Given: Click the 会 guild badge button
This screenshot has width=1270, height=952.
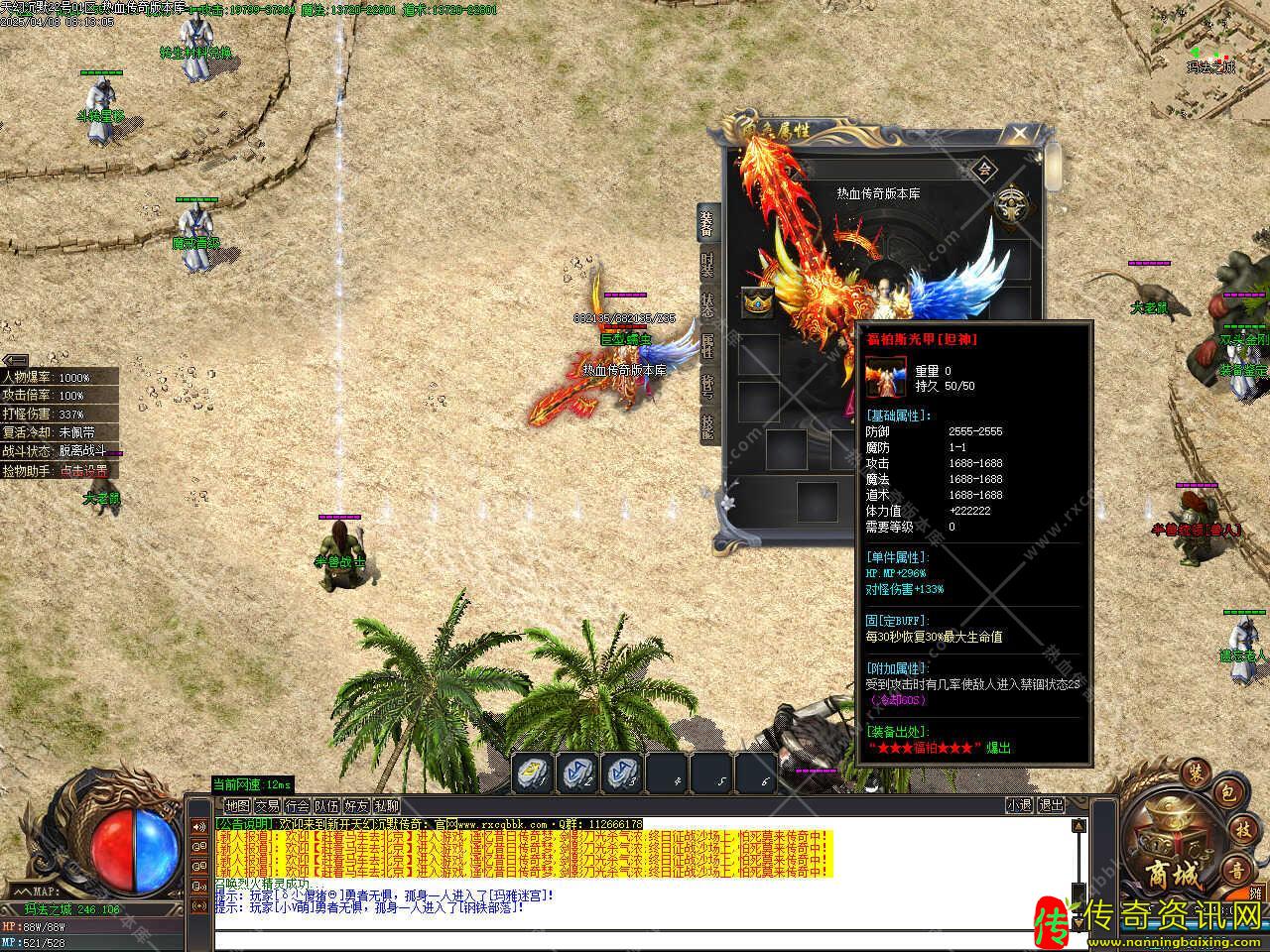Looking at the screenshot, I should (x=984, y=169).
